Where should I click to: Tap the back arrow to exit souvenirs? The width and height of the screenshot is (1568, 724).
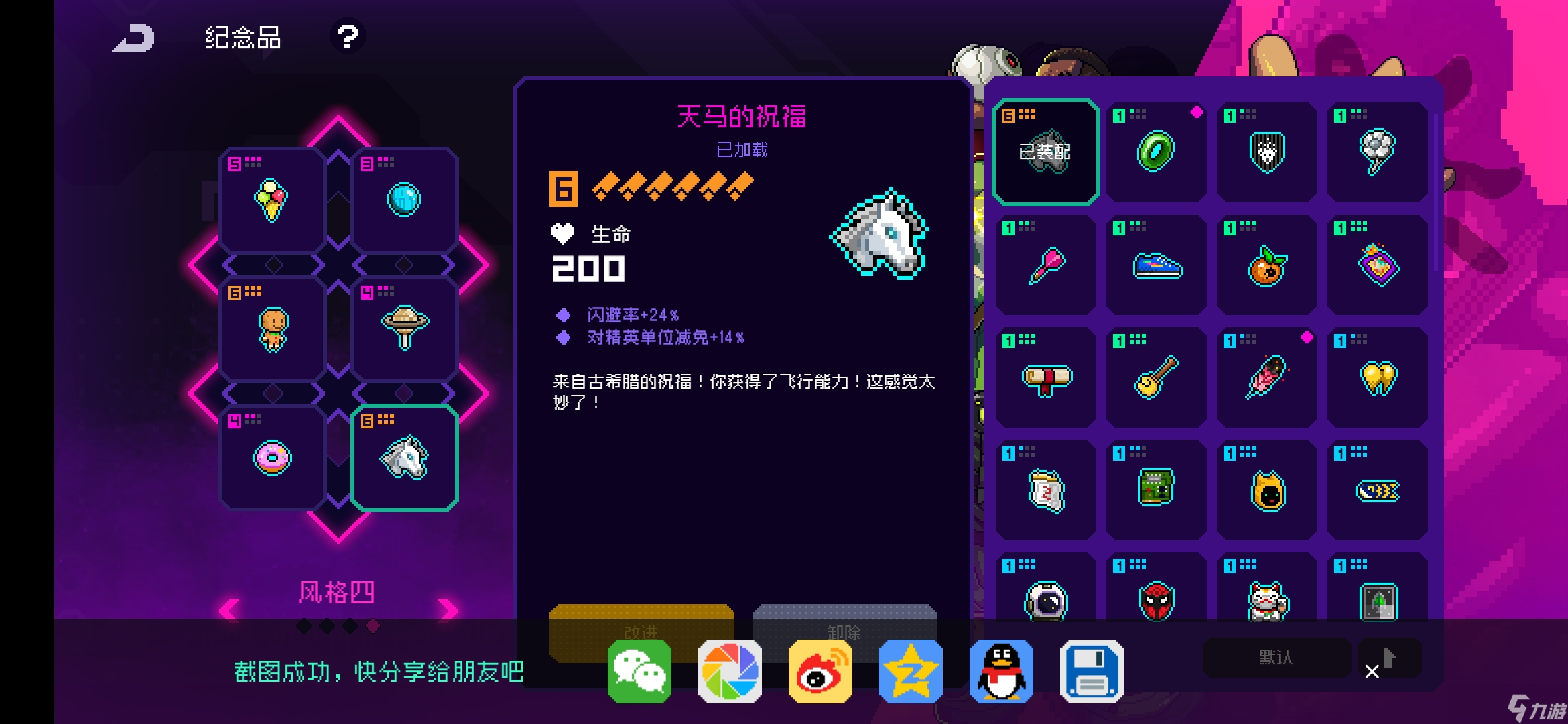click(x=133, y=38)
